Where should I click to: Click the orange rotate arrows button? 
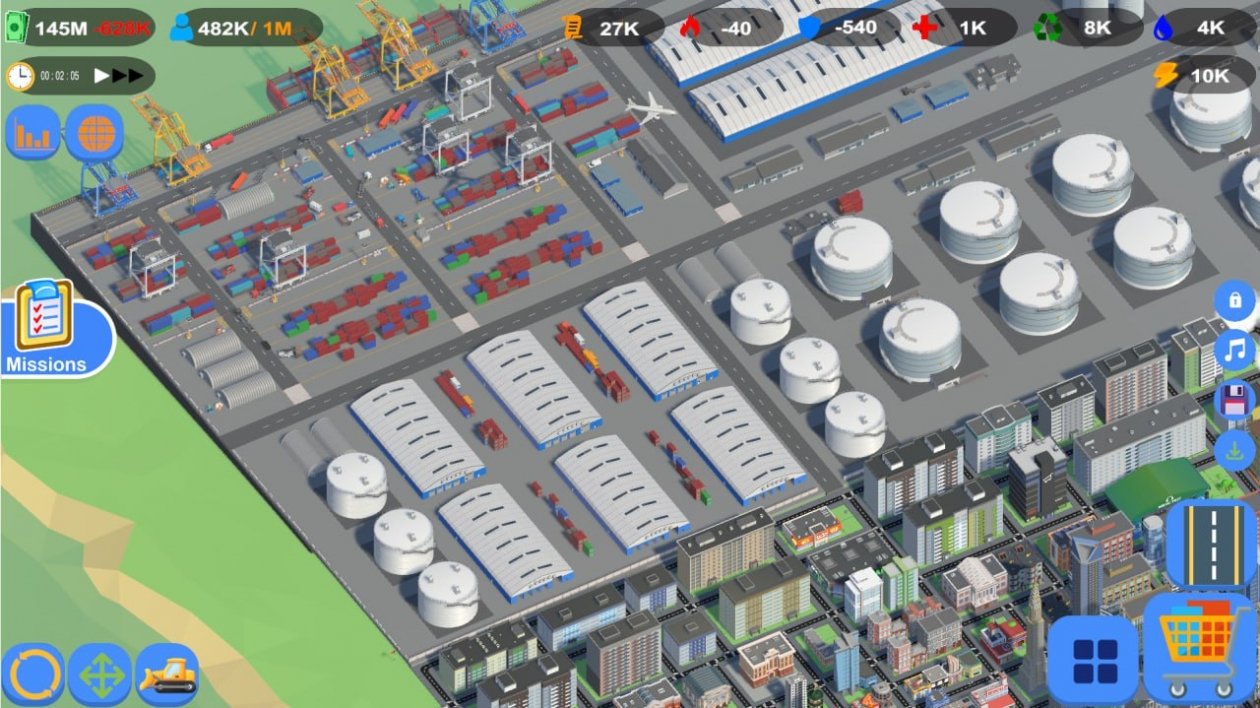coord(33,675)
